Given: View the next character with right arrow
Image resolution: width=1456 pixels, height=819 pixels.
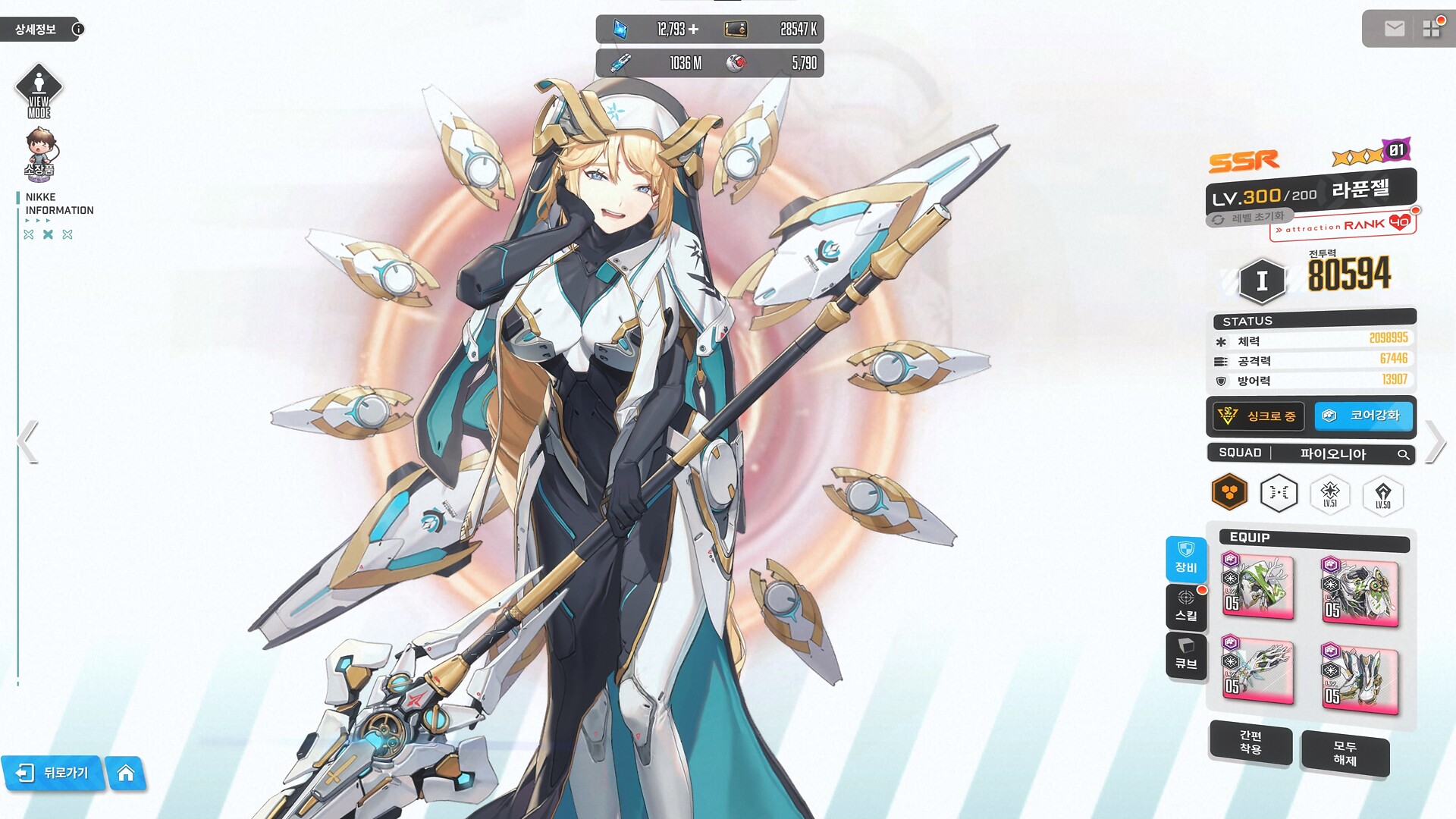Looking at the screenshot, I should pyautogui.click(x=1435, y=441).
